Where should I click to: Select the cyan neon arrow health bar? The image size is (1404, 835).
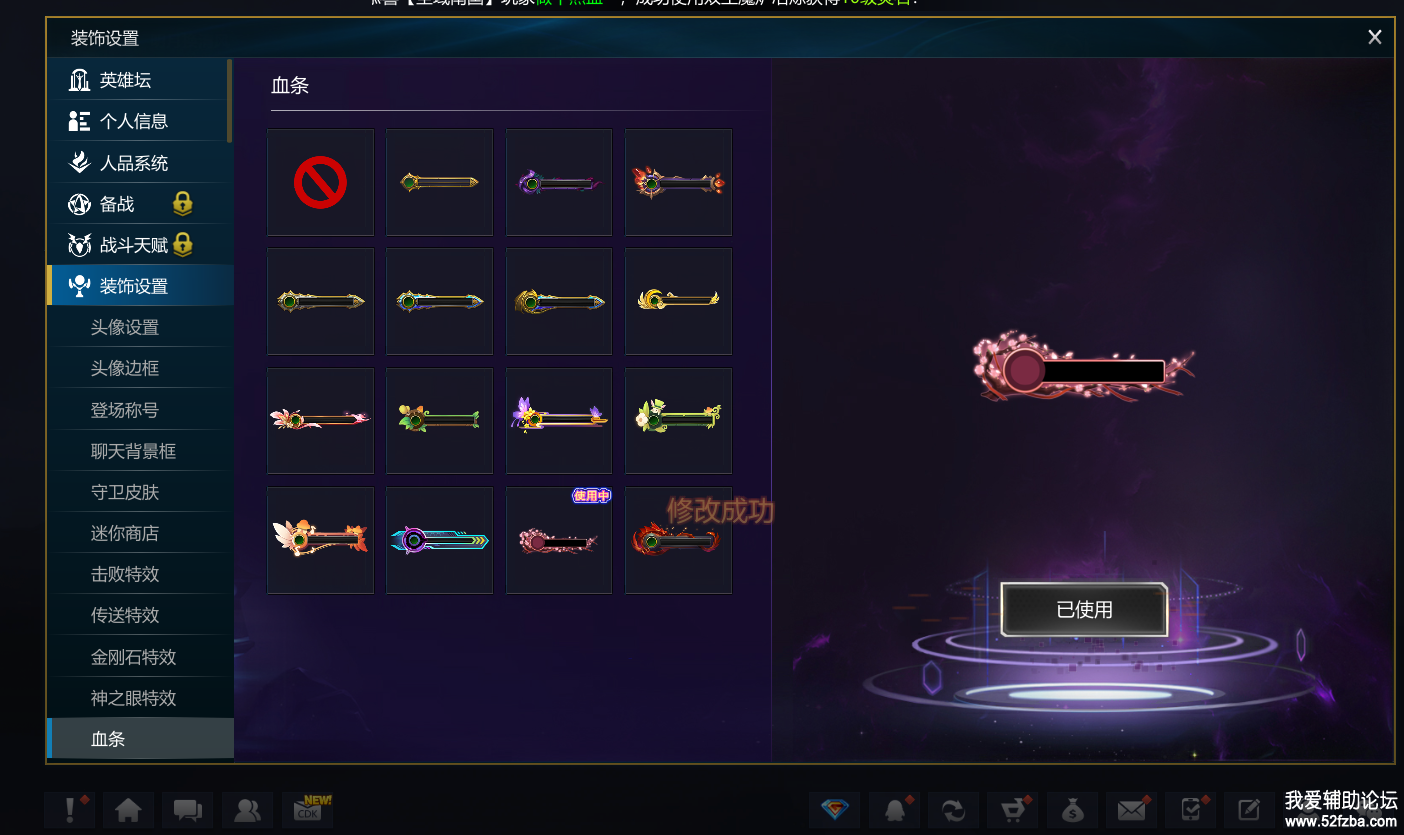tap(439, 541)
